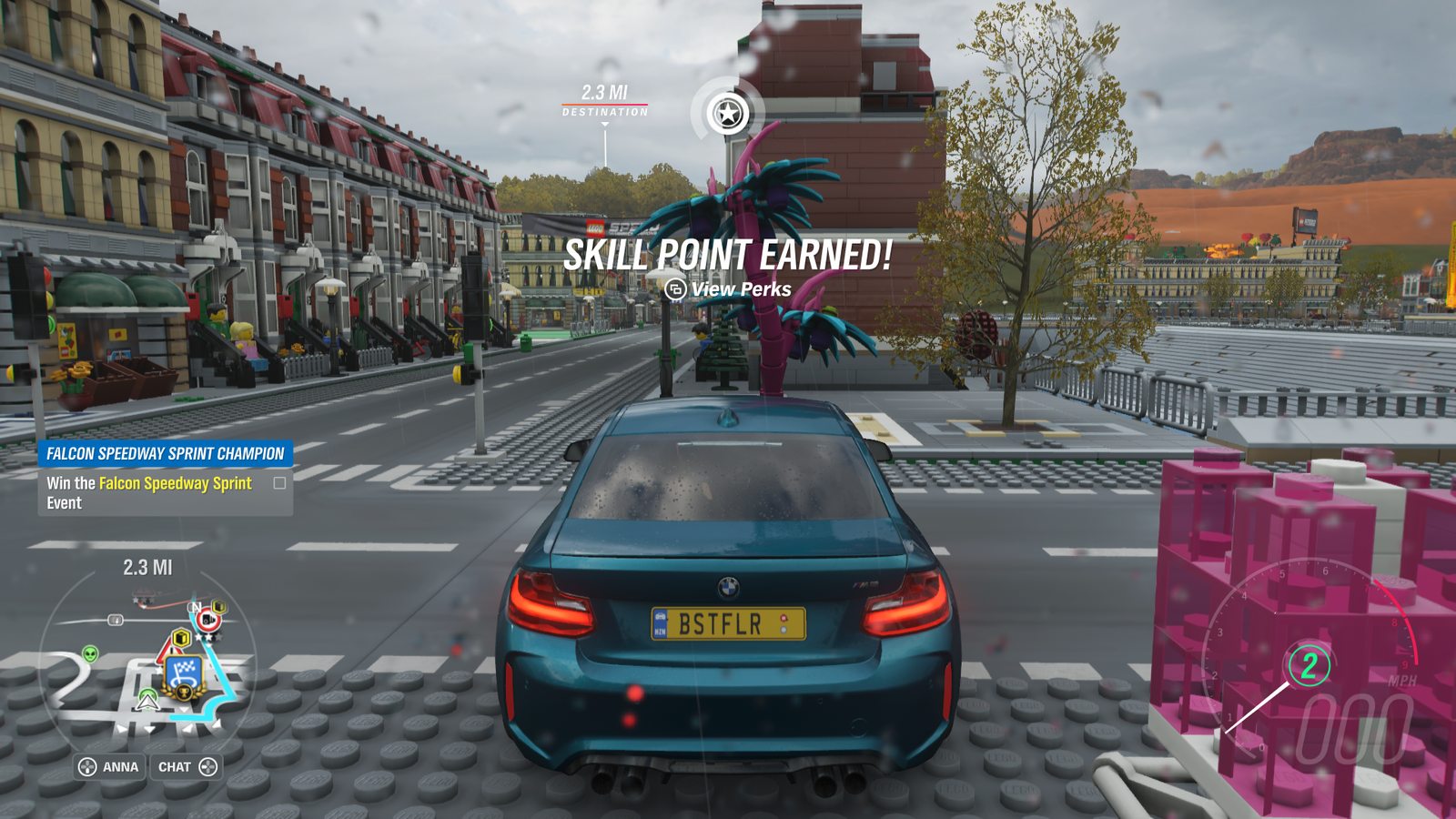The image size is (1456, 819).
Task: Tick the Falcon Speedway Sprint objective checkbox
Action: tap(279, 483)
